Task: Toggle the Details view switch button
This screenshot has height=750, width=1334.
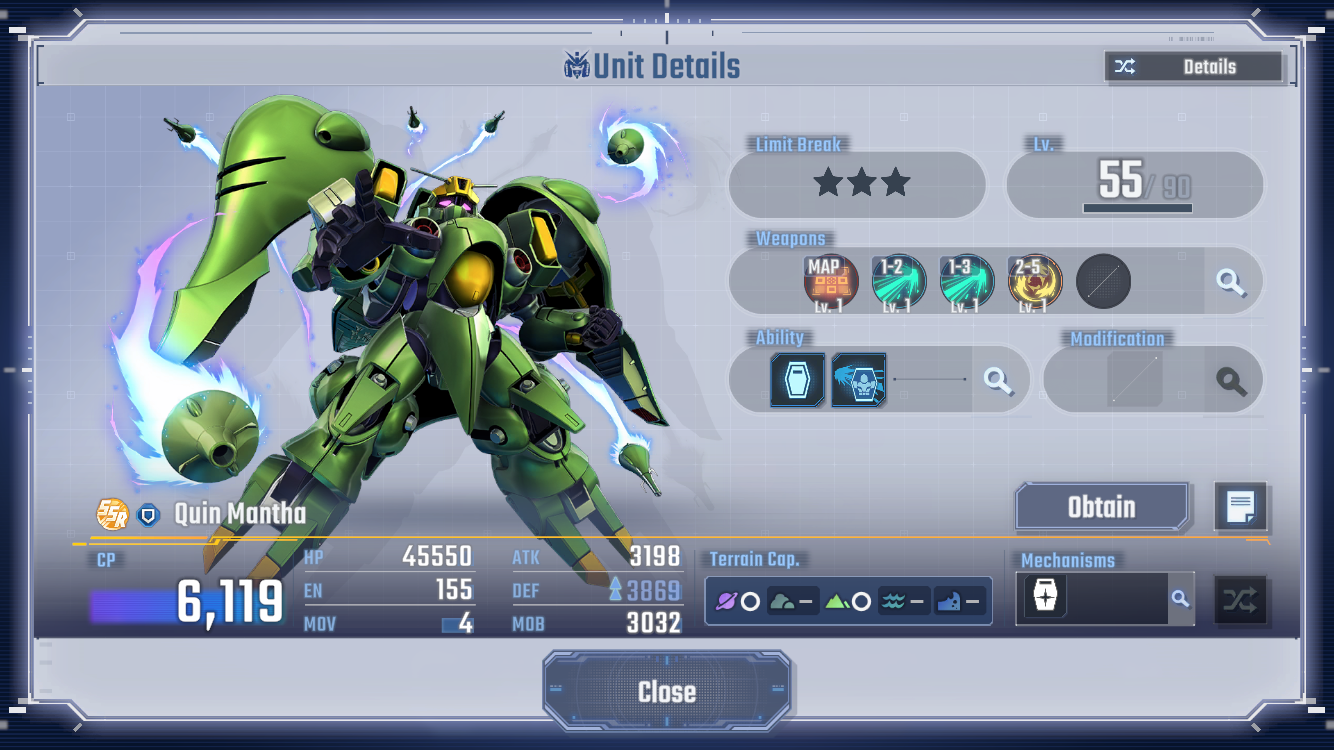Action: click(1193, 67)
